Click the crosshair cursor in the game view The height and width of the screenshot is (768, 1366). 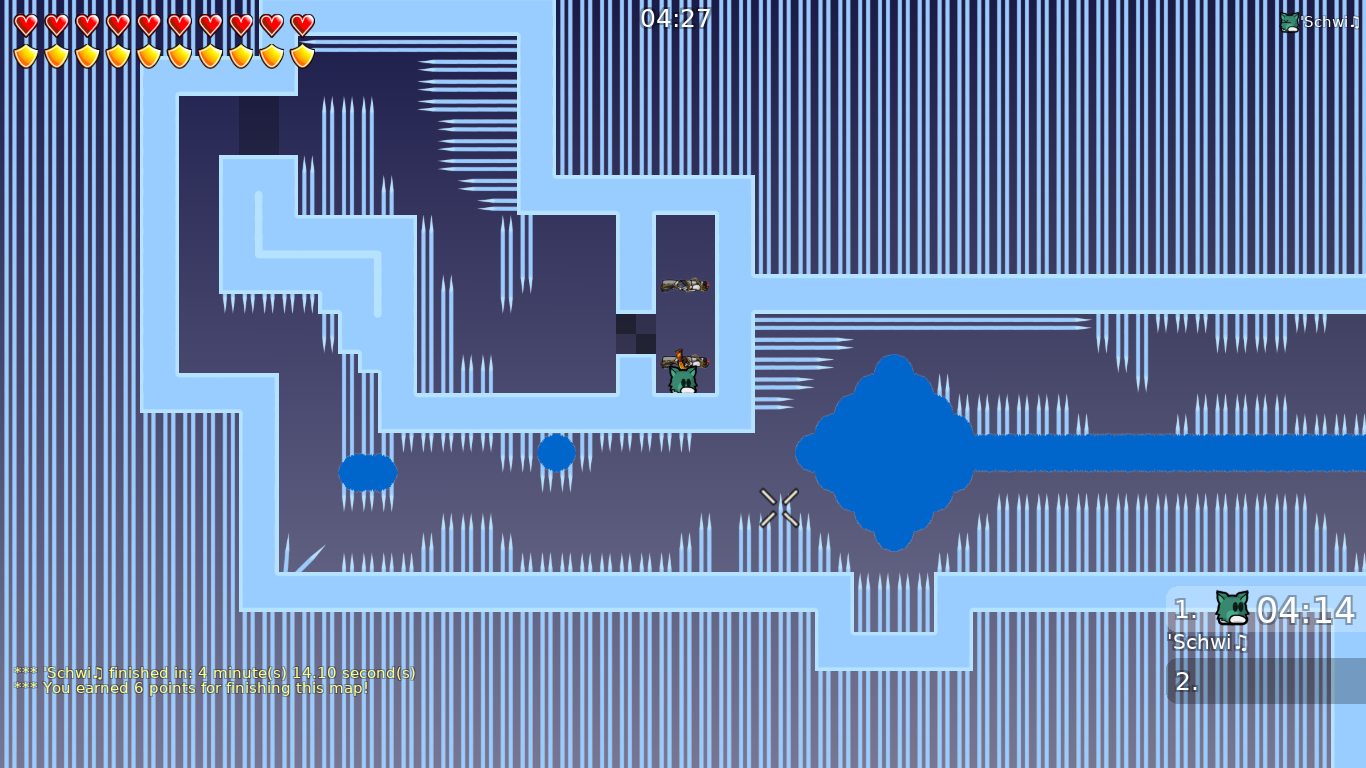click(780, 508)
